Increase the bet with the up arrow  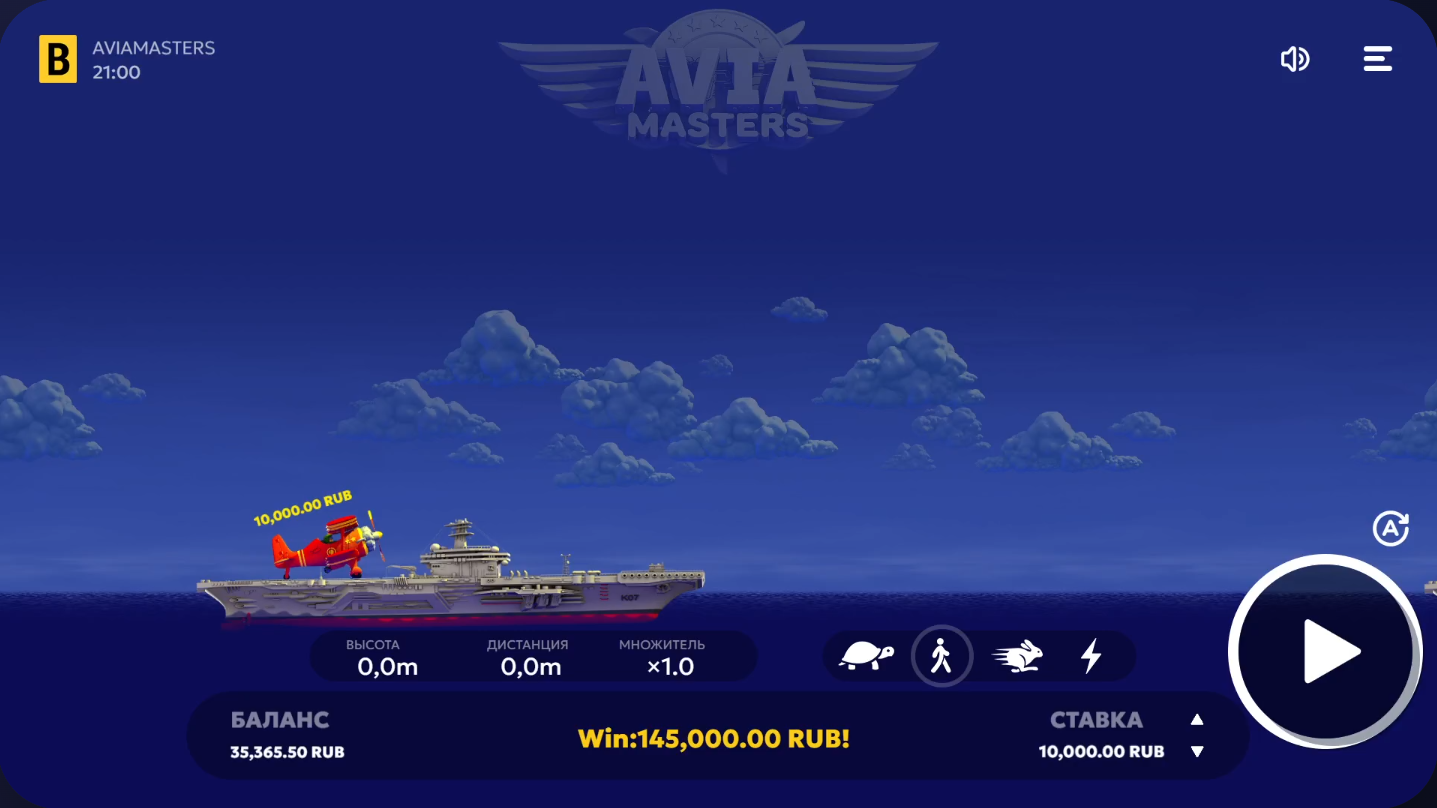1197,720
